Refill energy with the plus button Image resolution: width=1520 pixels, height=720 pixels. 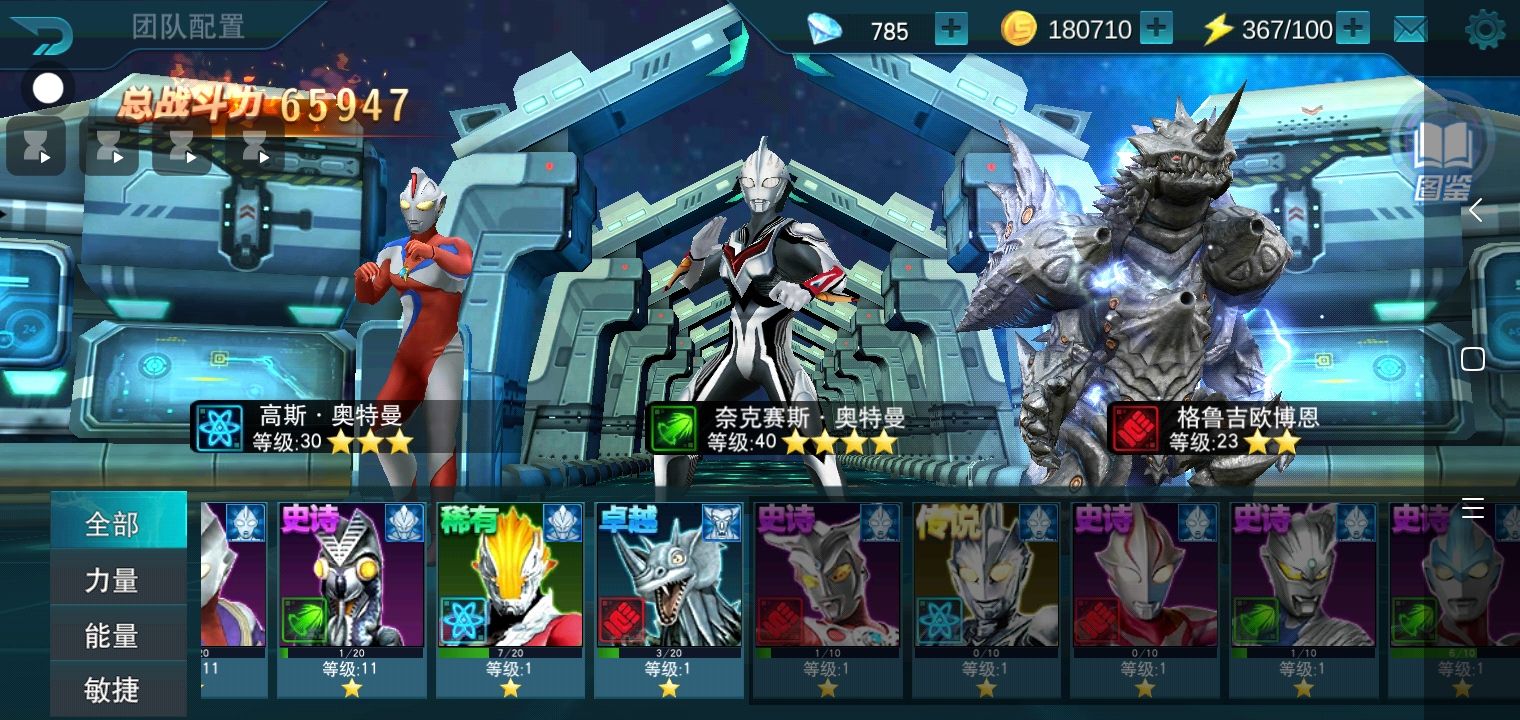[1352, 29]
